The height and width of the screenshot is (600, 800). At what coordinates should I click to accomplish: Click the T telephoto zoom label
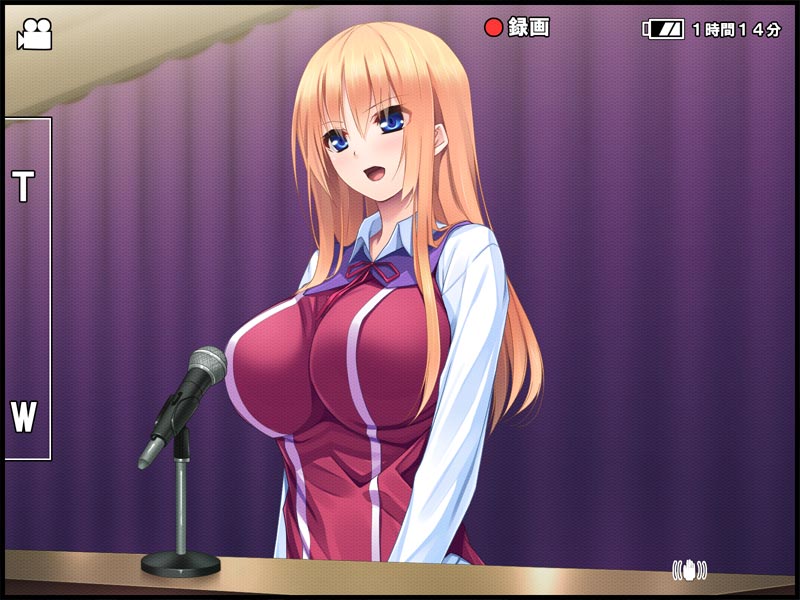click(x=23, y=187)
